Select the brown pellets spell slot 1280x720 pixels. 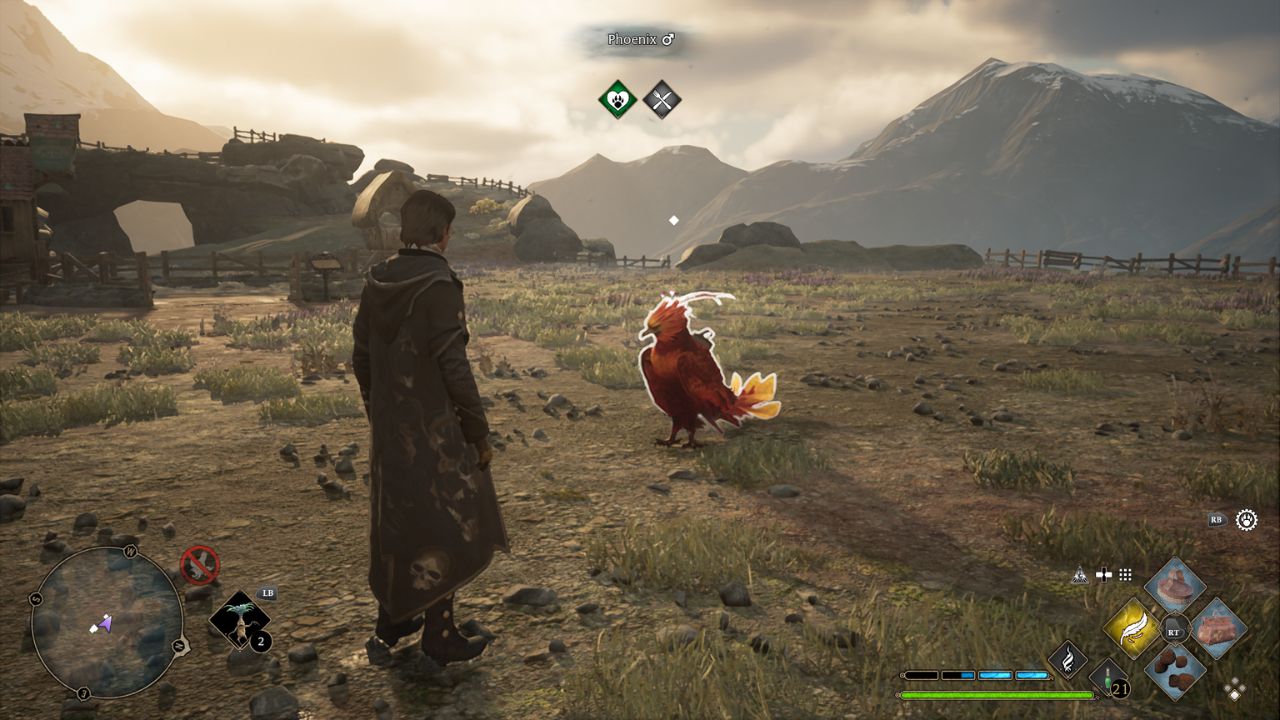click(1175, 671)
